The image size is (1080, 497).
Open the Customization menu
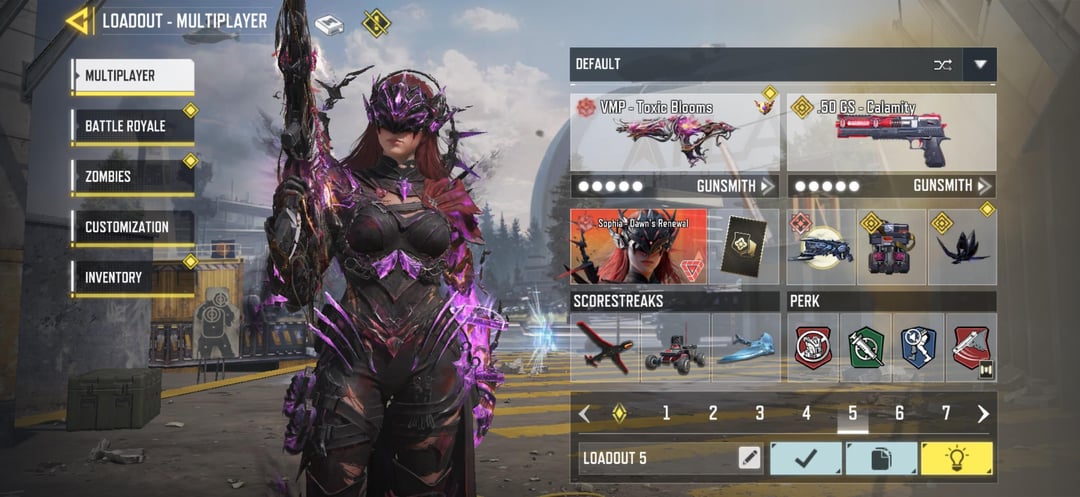click(132, 227)
